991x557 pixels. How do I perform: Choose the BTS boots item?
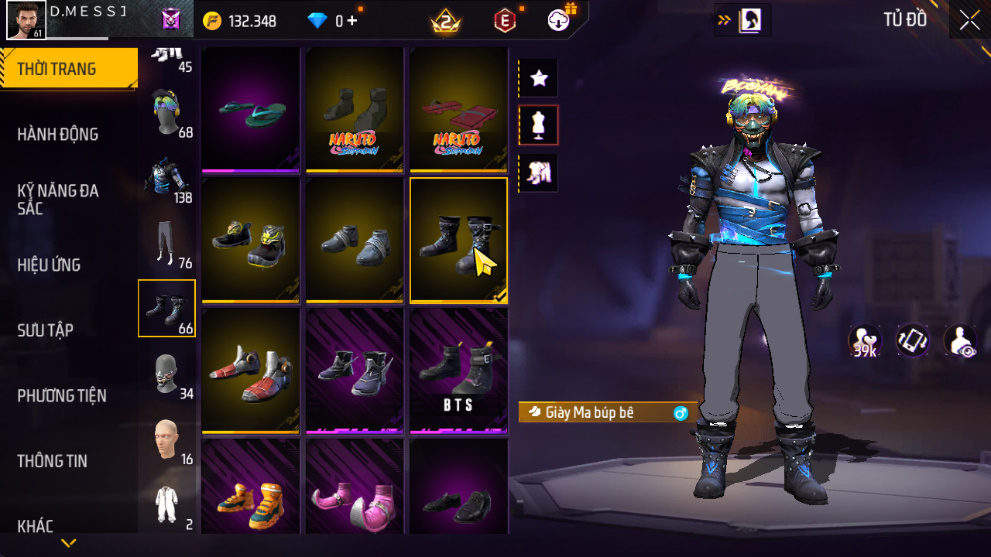pyautogui.click(x=458, y=370)
